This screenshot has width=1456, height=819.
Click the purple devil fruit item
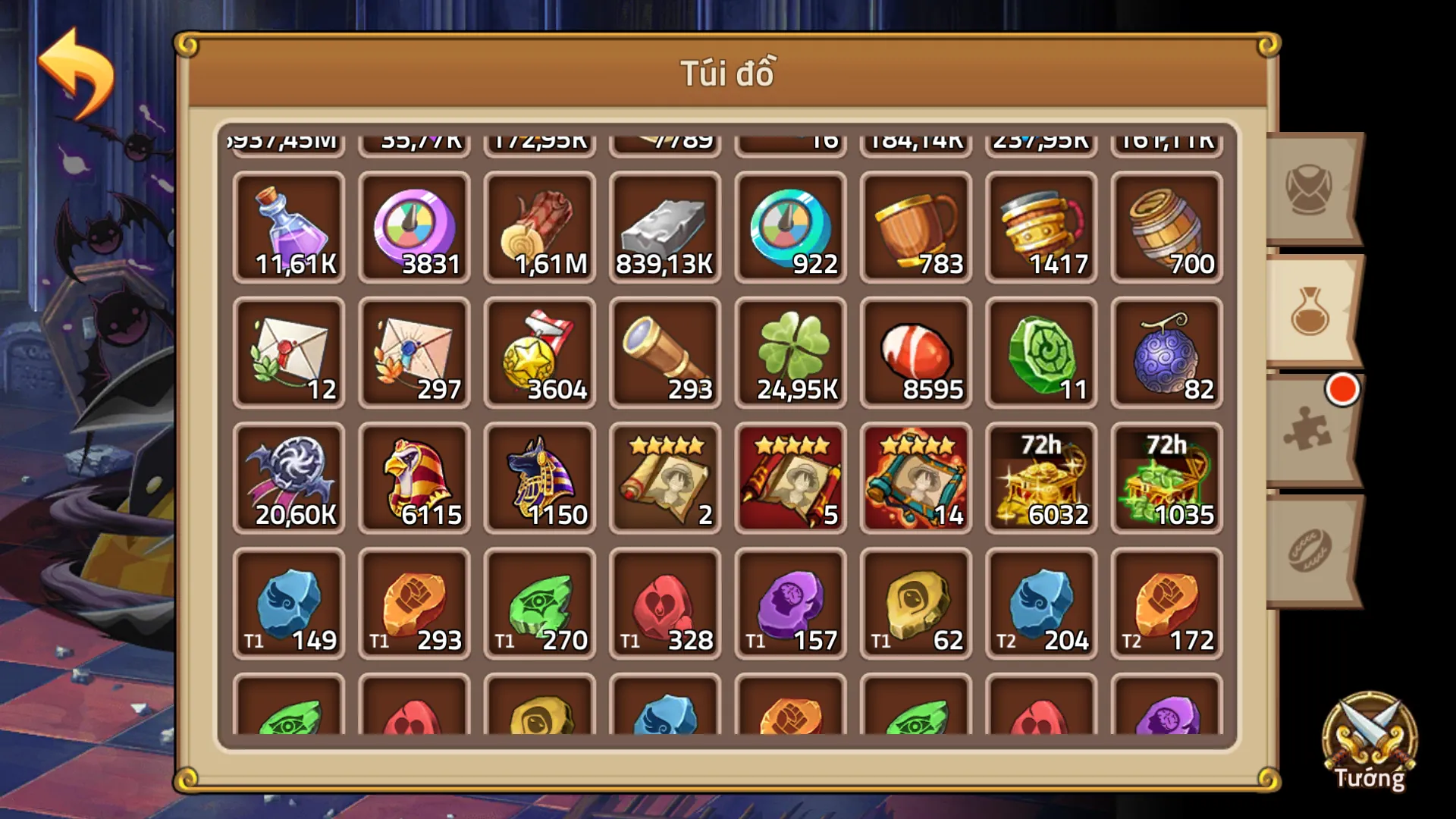1165,353
